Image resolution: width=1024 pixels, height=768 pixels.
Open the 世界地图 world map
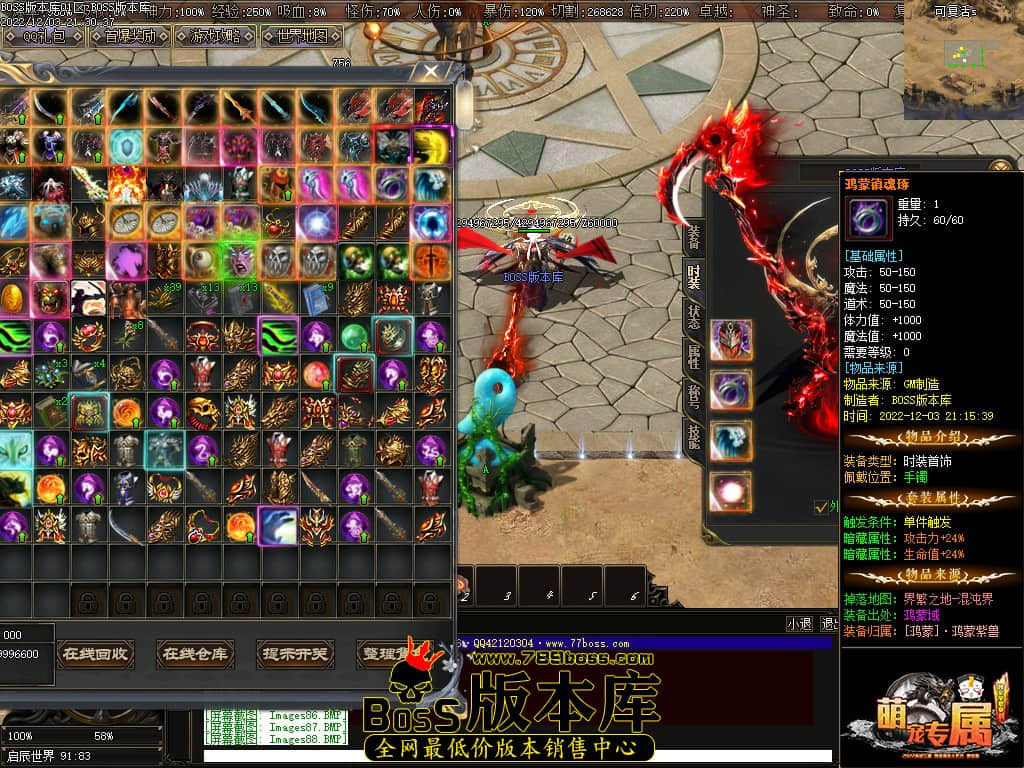point(302,36)
